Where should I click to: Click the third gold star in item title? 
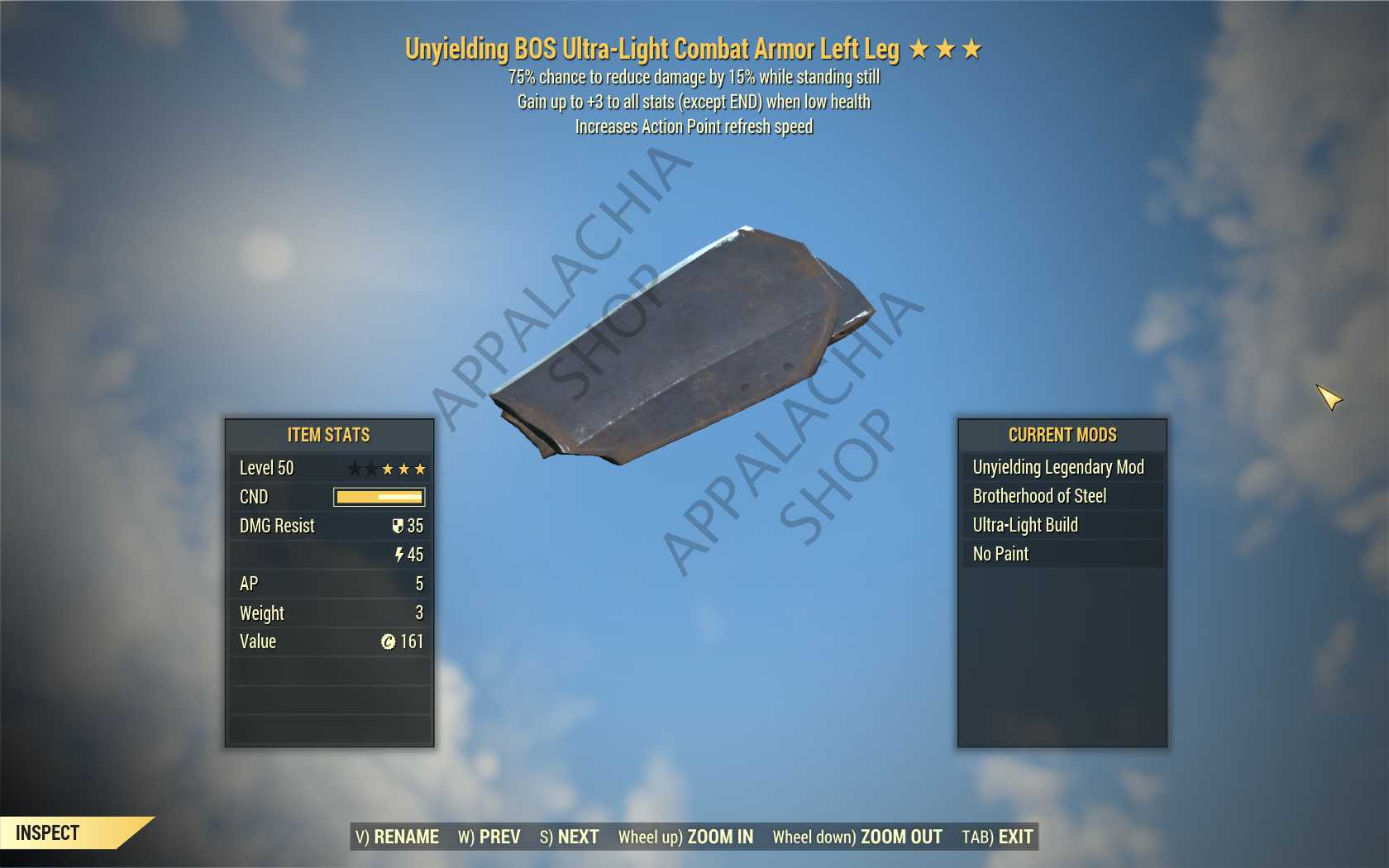point(973,48)
